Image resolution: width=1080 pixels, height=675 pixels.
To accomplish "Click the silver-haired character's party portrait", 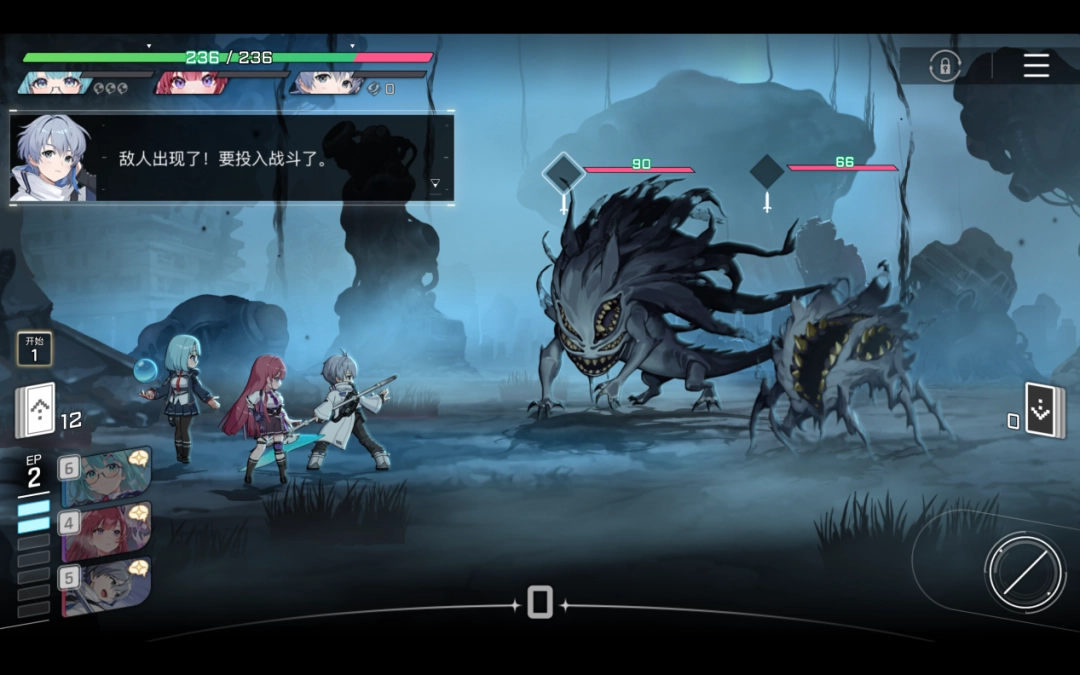I will [325, 84].
